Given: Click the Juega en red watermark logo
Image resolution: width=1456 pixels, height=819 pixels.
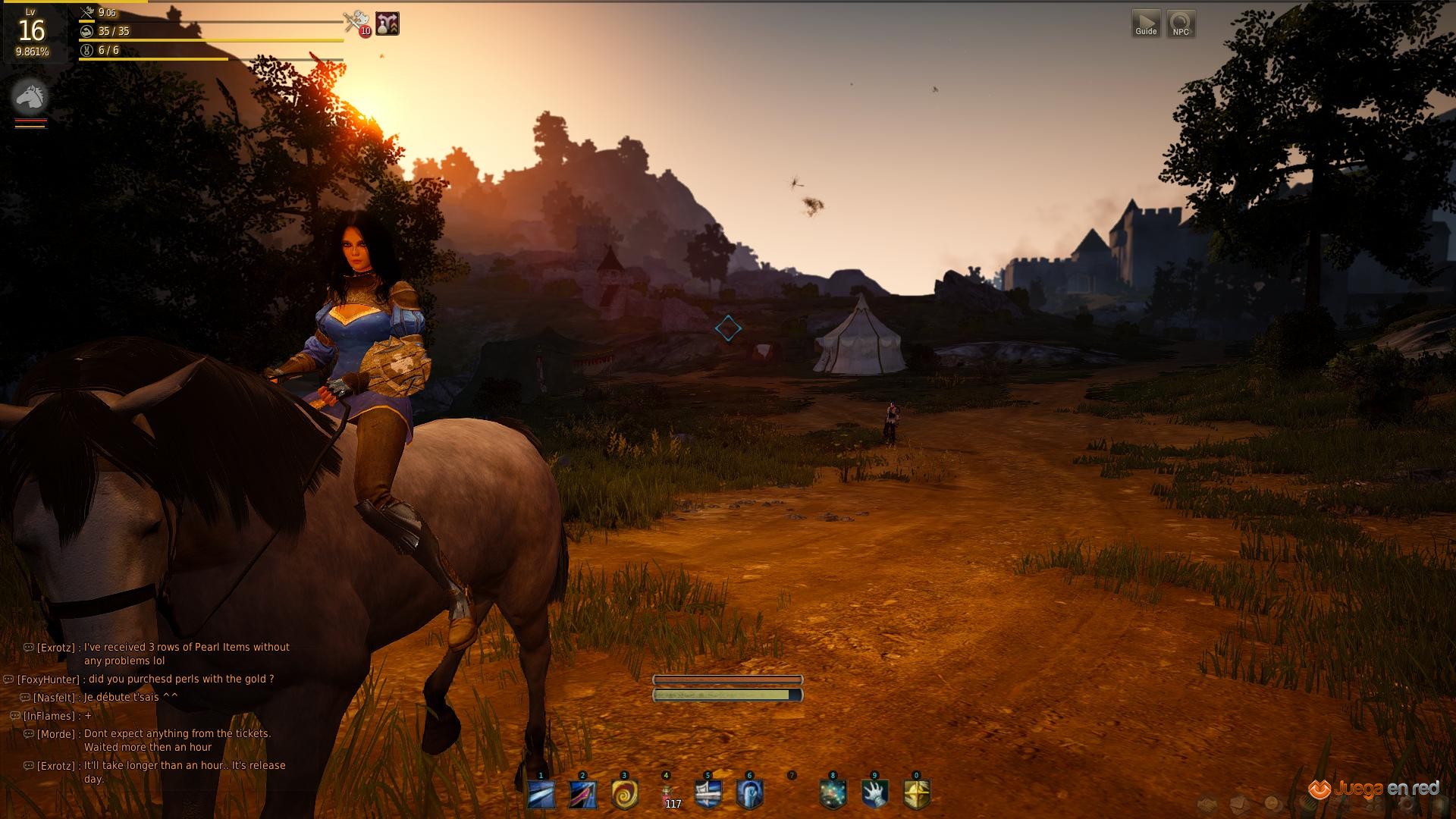Looking at the screenshot, I should tap(1374, 789).
